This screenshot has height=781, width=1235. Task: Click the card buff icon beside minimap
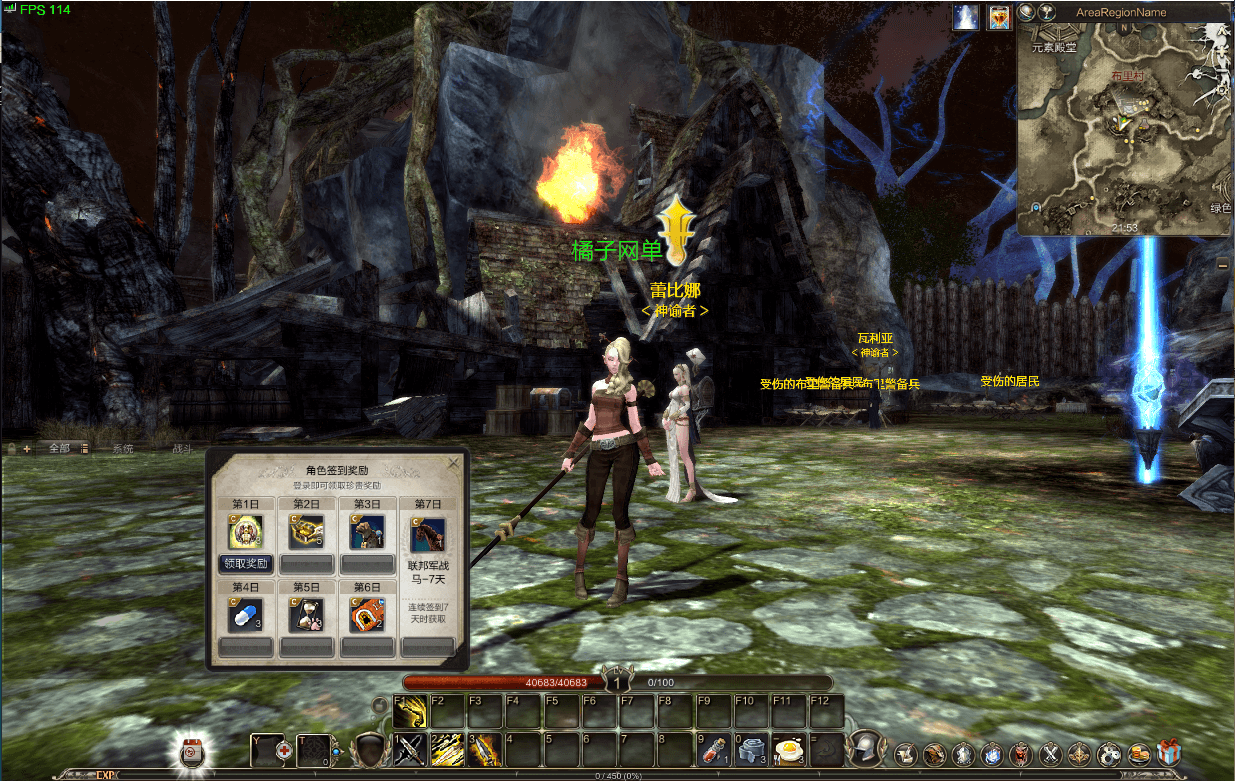(x=998, y=17)
